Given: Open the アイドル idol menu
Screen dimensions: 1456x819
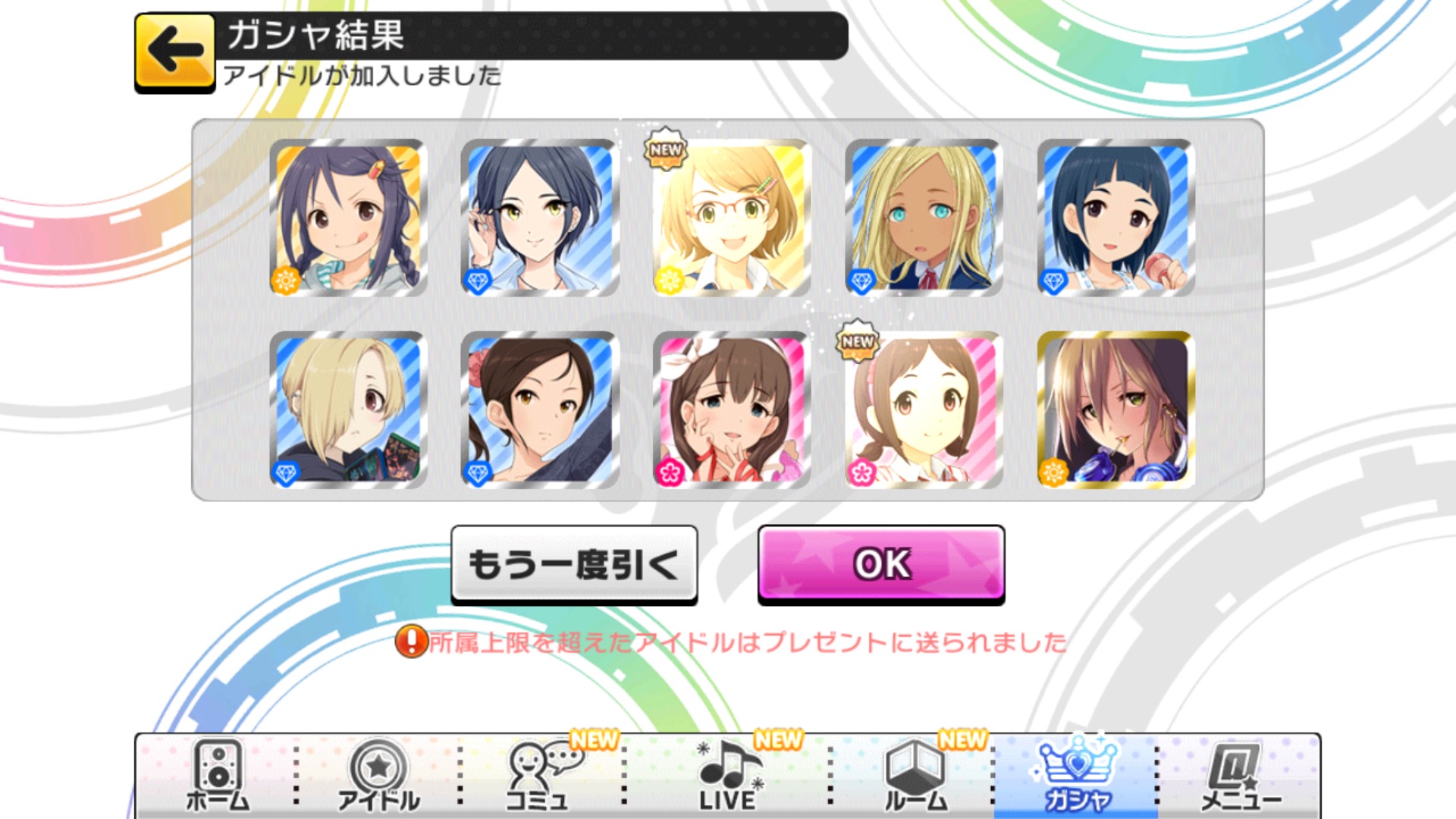Looking at the screenshot, I should 378,775.
